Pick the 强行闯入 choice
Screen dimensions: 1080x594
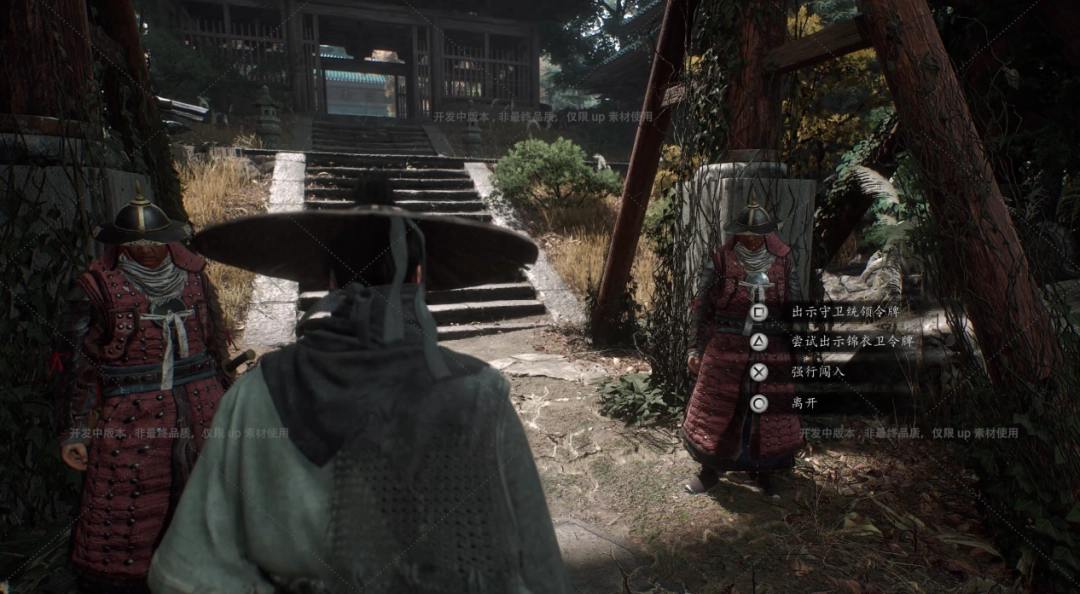818,372
